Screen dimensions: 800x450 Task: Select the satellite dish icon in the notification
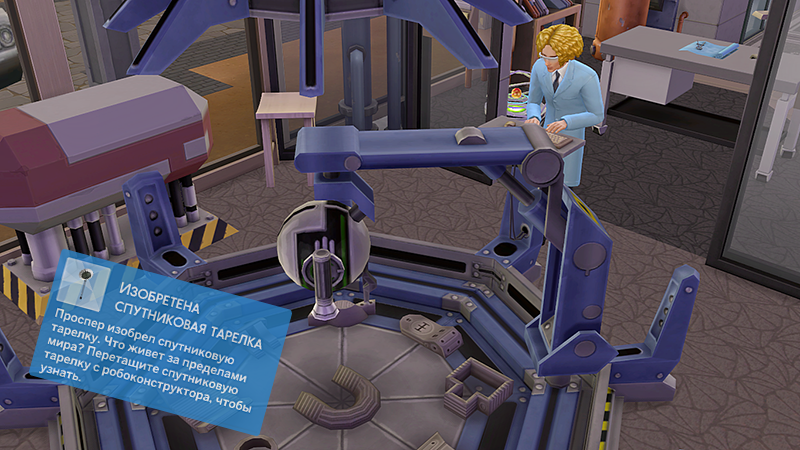83,280
